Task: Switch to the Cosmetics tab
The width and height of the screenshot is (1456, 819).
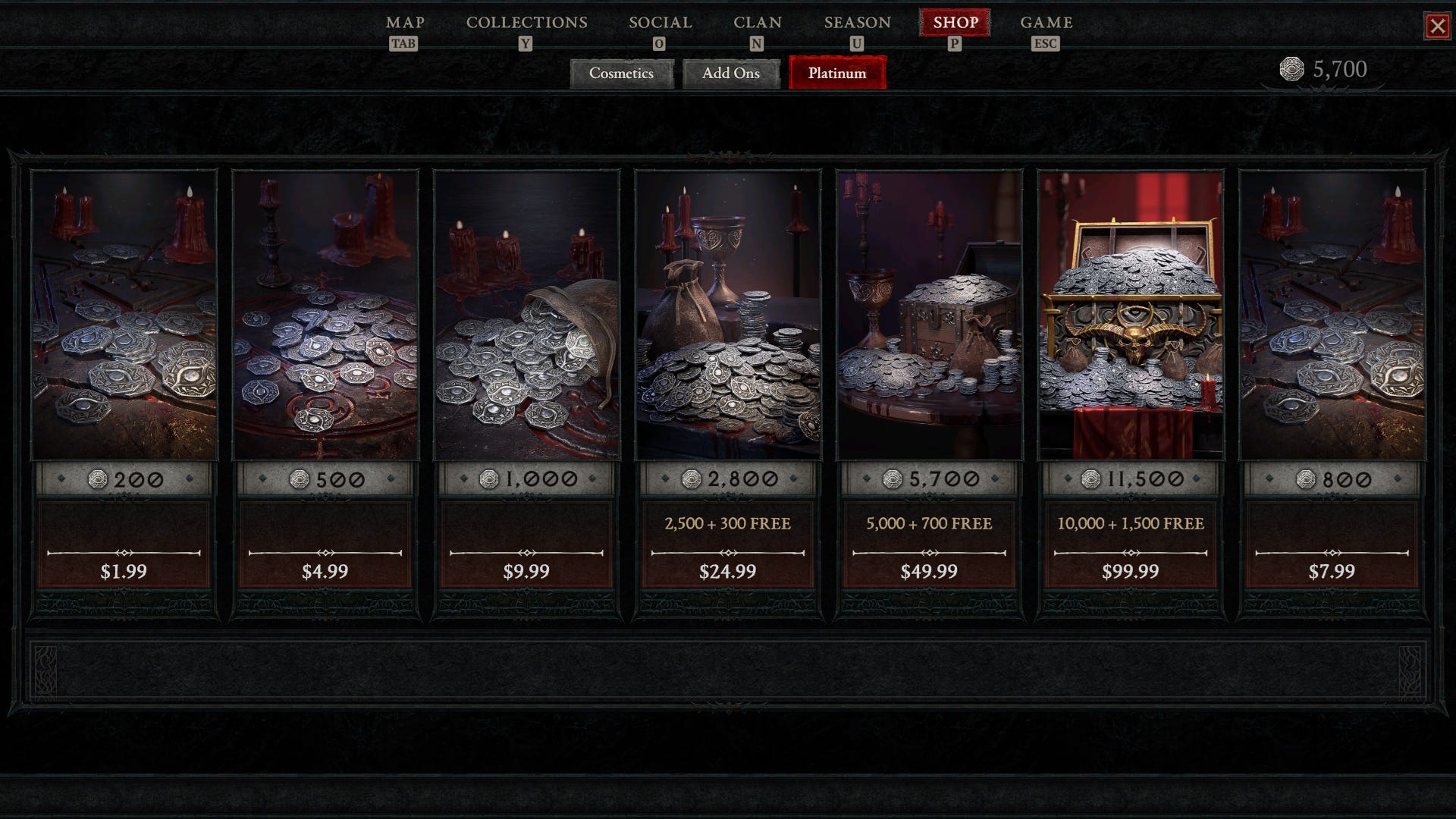Action: pos(622,74)
